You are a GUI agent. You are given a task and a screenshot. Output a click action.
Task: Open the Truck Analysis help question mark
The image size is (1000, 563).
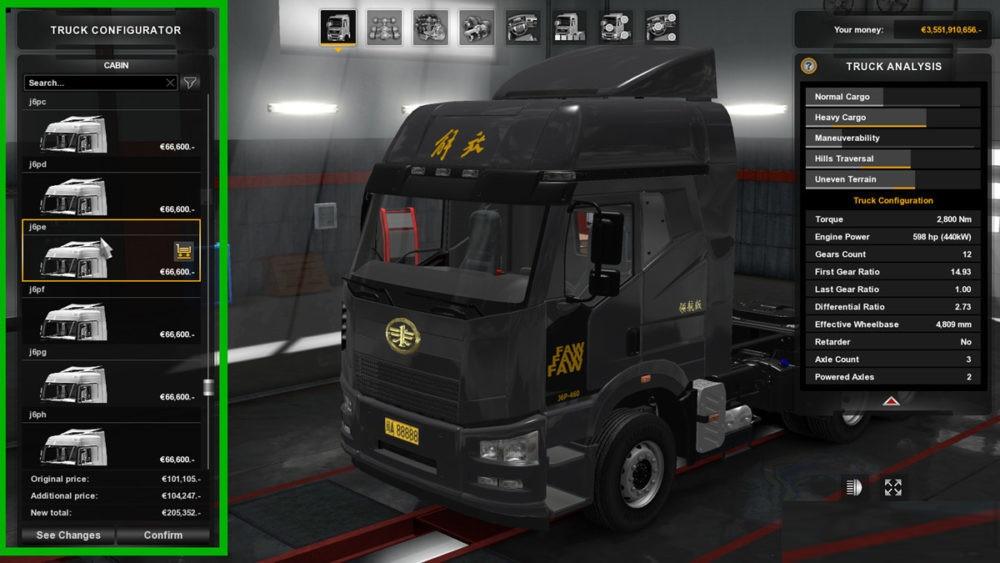click(809, 66)
